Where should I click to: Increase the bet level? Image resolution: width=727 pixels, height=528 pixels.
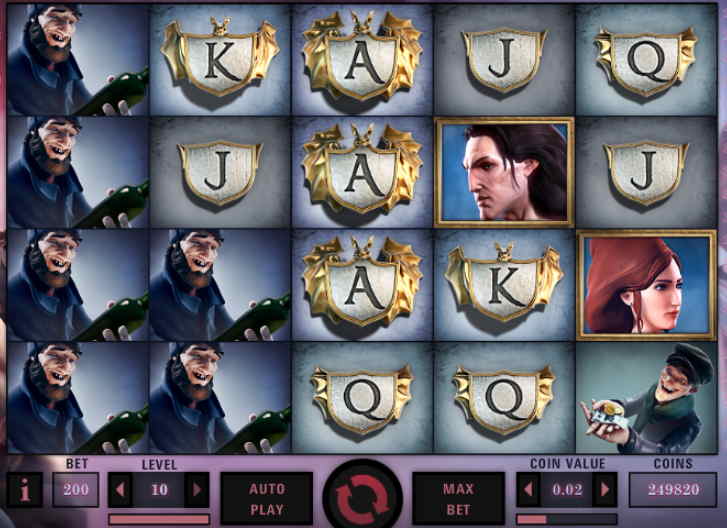(x=197, y=490)
